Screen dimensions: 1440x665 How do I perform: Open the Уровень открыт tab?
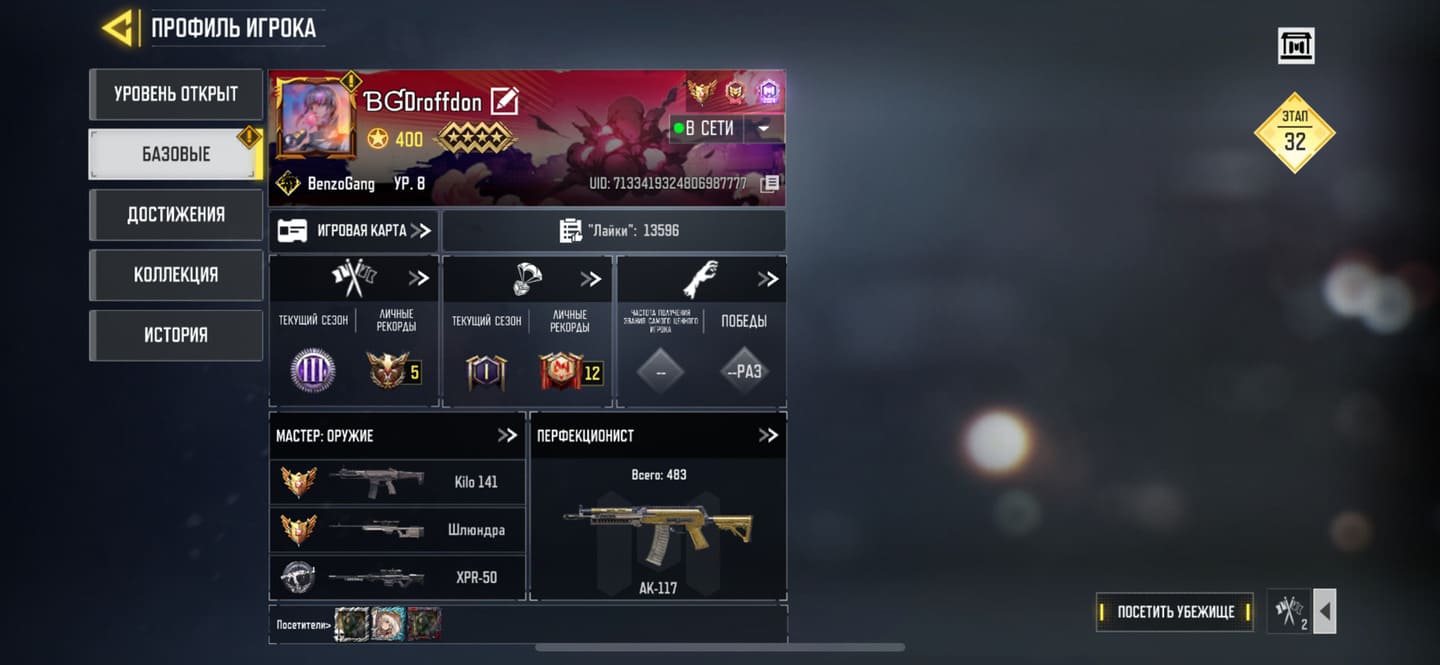coord(176,94)
